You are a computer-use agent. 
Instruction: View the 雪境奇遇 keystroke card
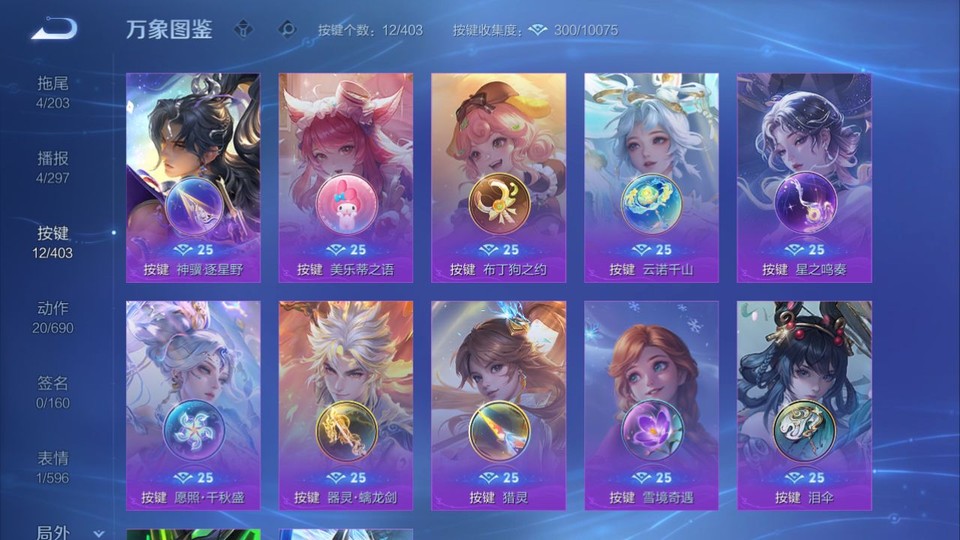click(x=651, y=406)
